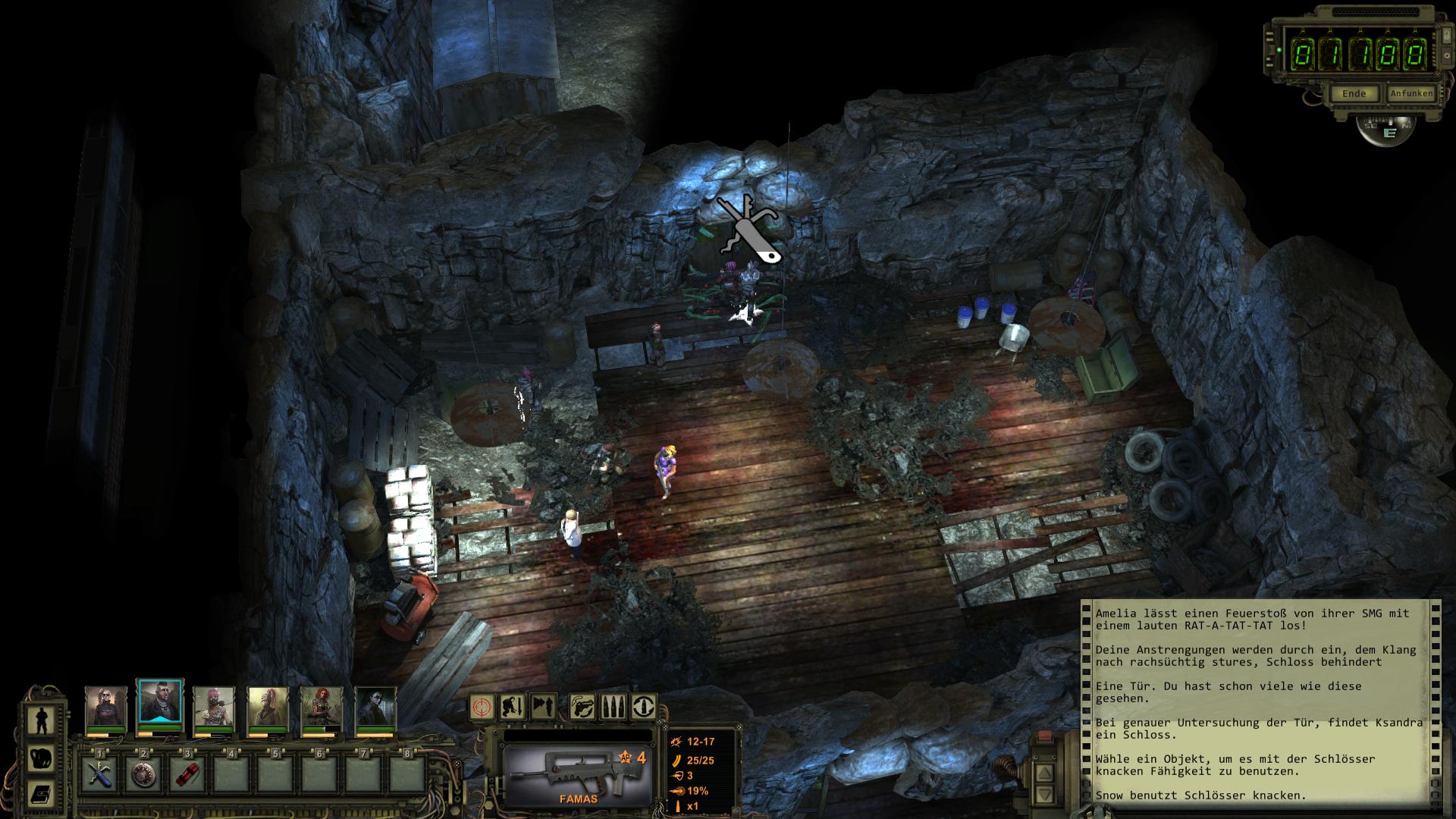This screenshot has height=819, width=1456.
Task: Open the logbook icon
Action: 40,794
